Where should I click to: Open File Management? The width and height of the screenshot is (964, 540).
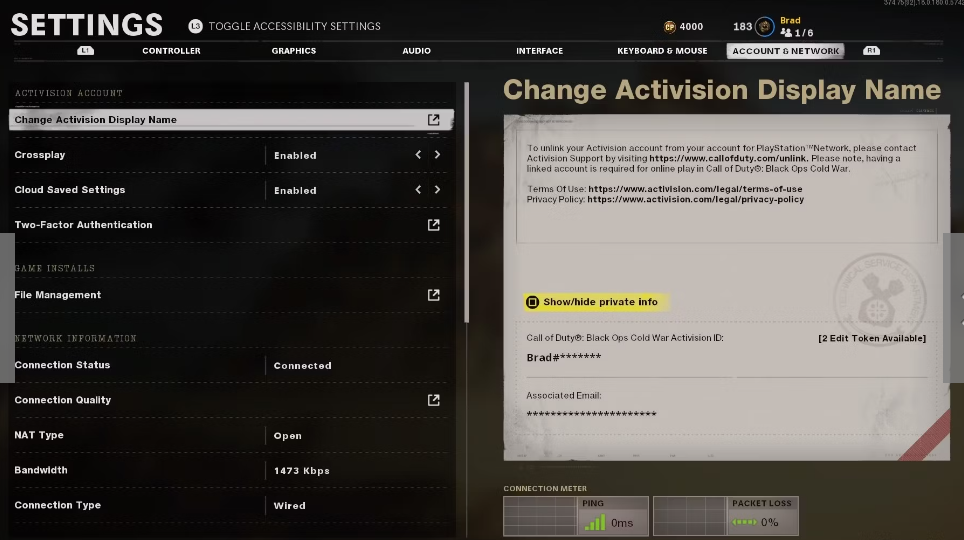(x=230, y=295)
